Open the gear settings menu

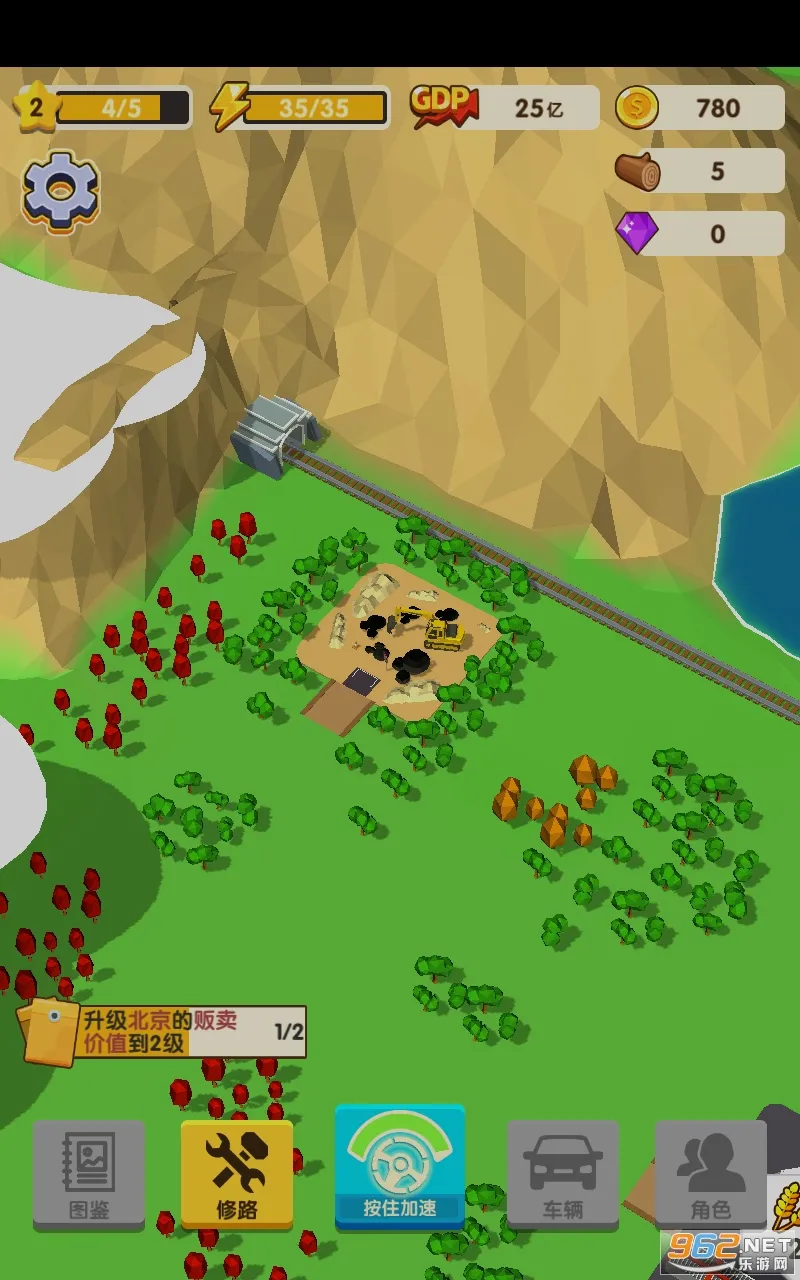[x=61, y=191]
